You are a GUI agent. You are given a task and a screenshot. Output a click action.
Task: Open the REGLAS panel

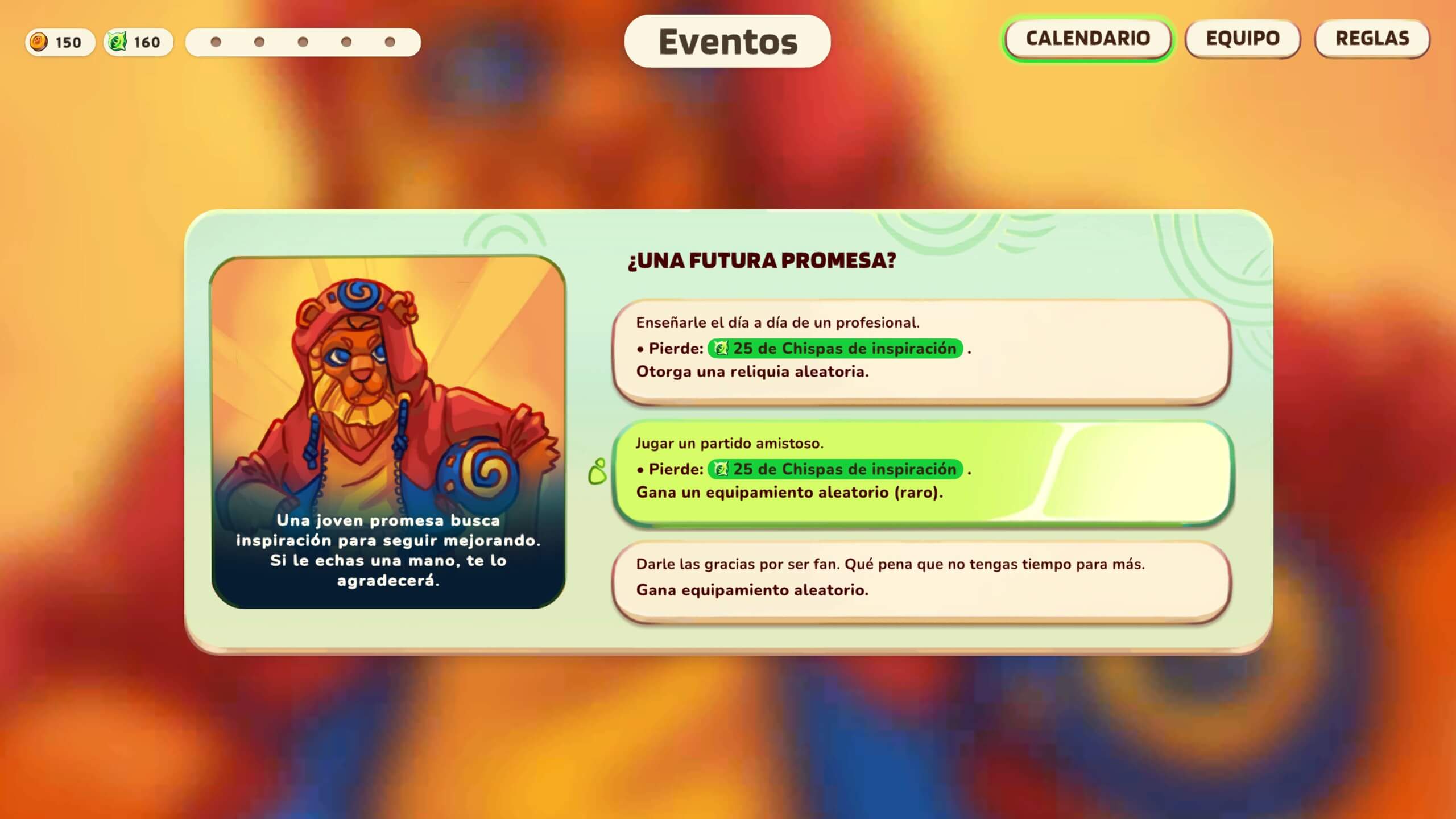1372,39
